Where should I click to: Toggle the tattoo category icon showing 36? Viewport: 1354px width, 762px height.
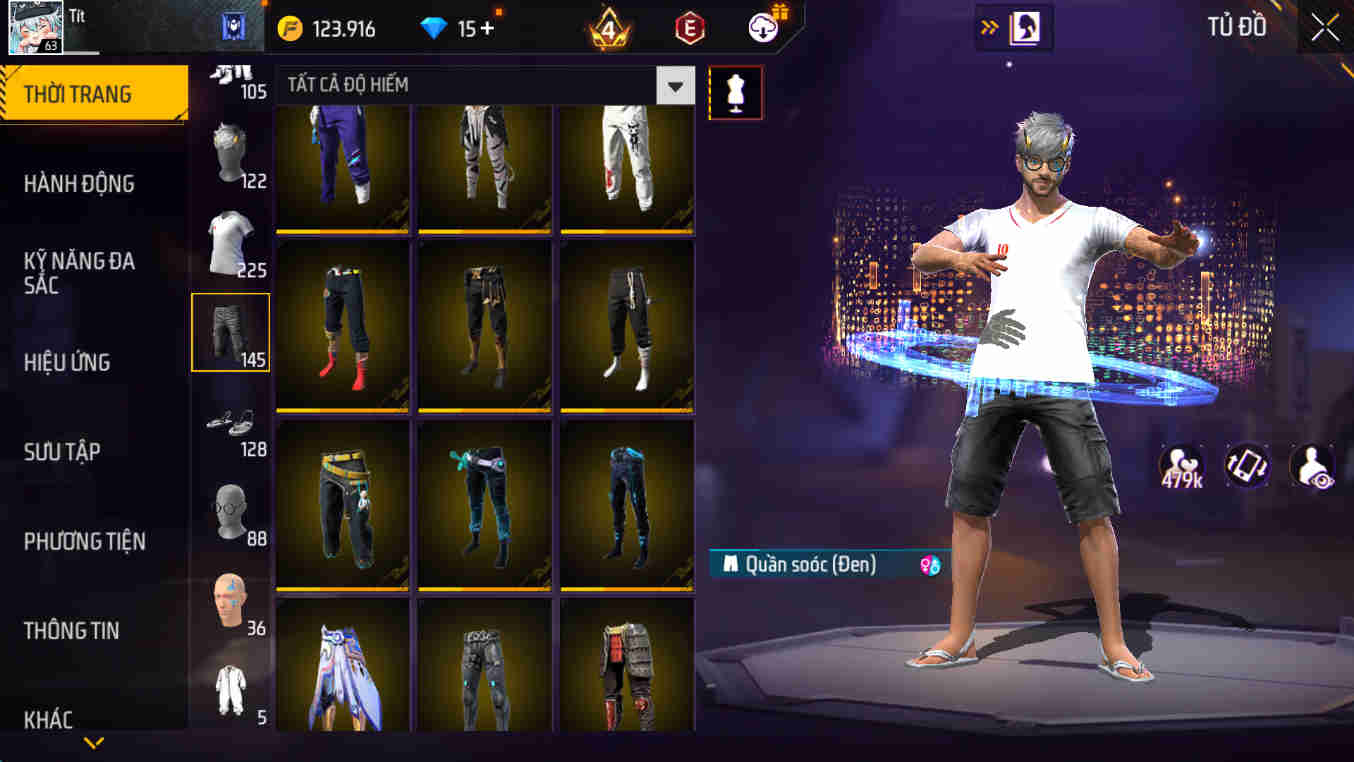(x=230, y=600)
